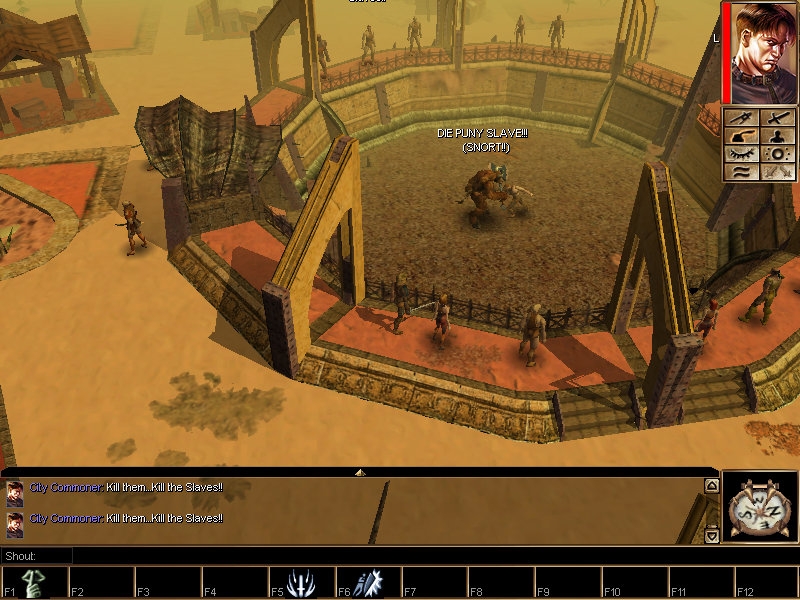Click the ring of dots icon
The image size is (800, 600).
pos(777,154)
